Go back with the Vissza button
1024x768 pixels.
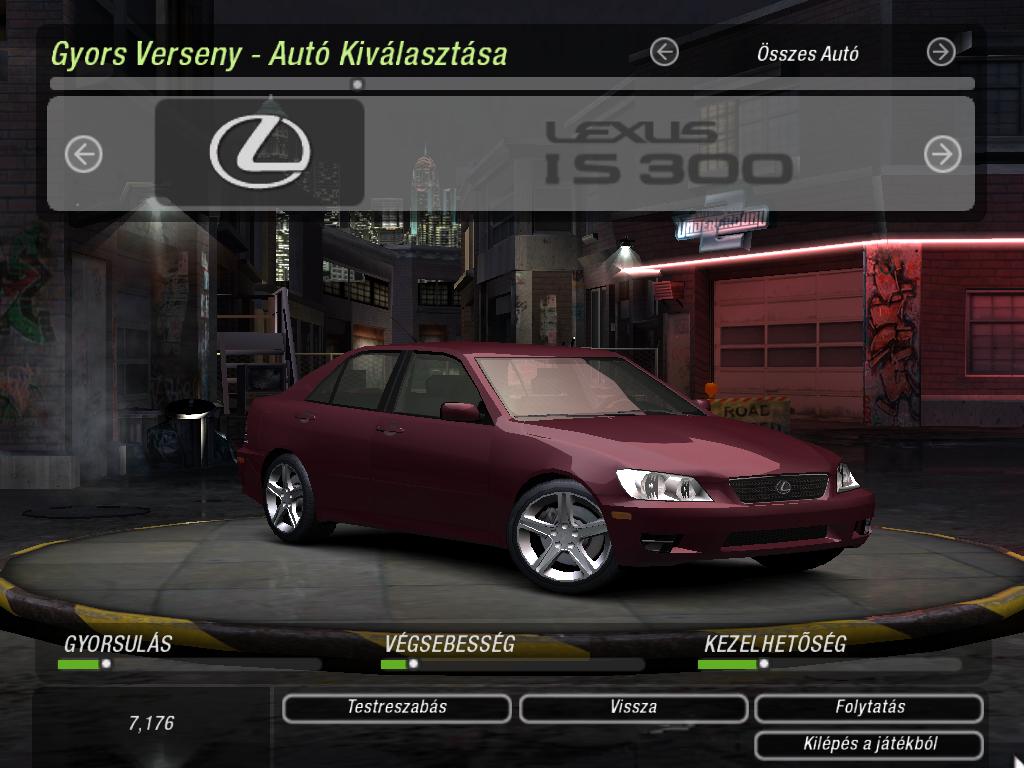pos(633,708)
